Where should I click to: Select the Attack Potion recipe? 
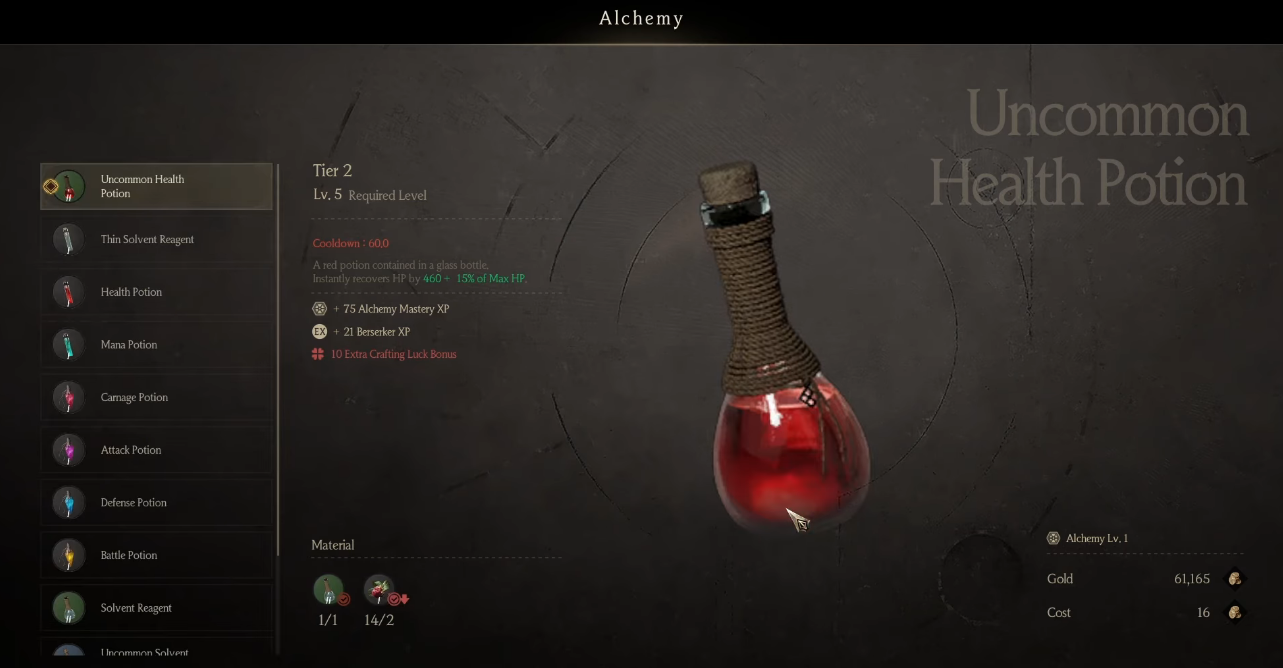156,450
